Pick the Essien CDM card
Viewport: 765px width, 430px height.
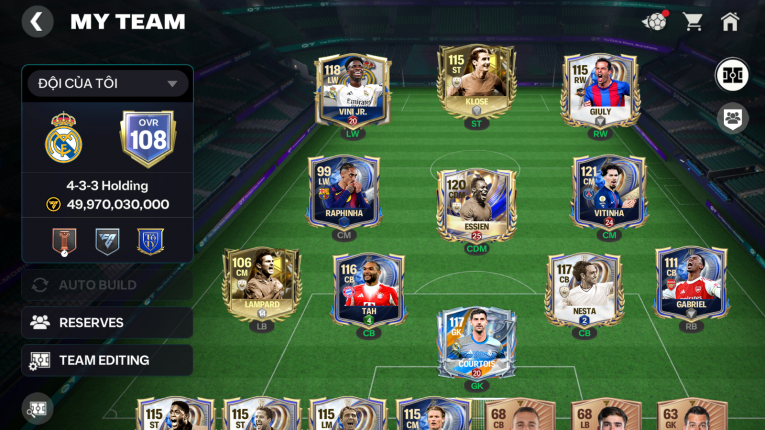pyautogui.click(x=476, y=204)
